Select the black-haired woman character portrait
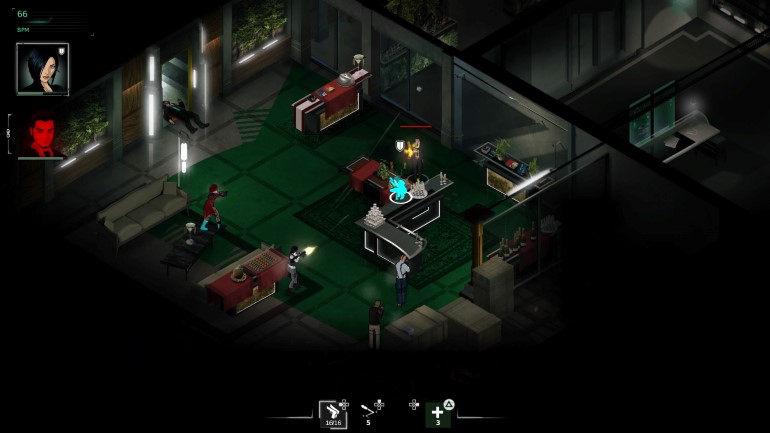Image resolution: width=770 pixels, height=433 pixels. pos(42,68)
